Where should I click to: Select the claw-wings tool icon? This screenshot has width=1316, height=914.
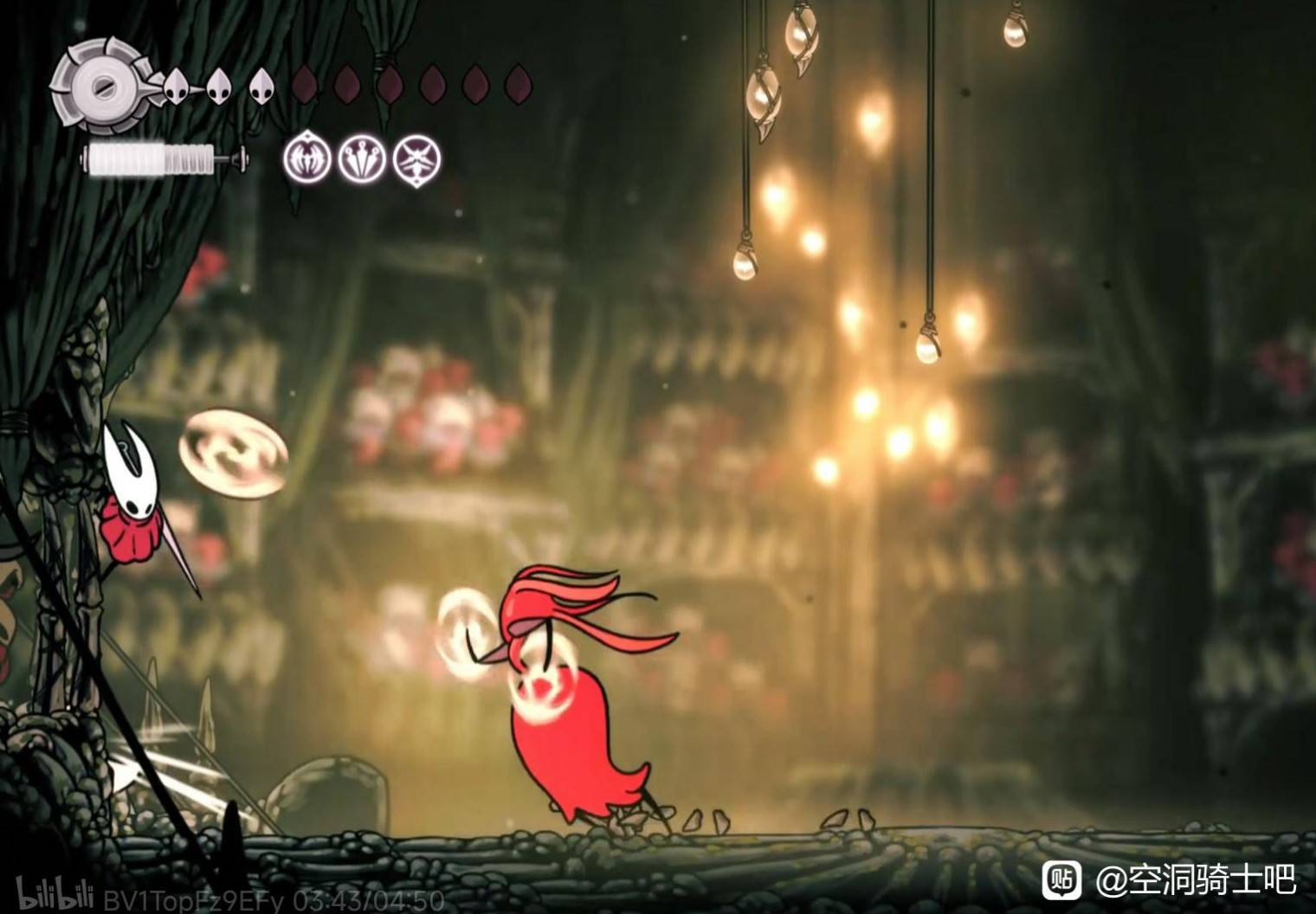coord(306,159)
